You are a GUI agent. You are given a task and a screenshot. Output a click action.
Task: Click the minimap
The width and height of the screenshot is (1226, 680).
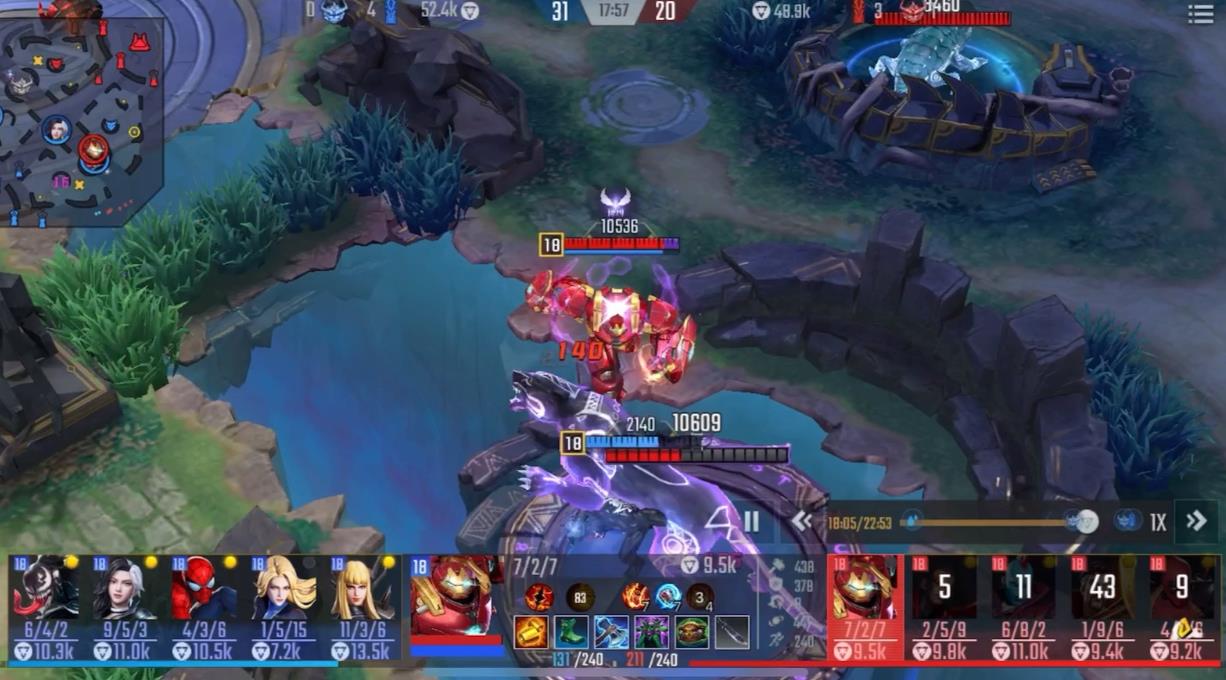coord(80,118)
